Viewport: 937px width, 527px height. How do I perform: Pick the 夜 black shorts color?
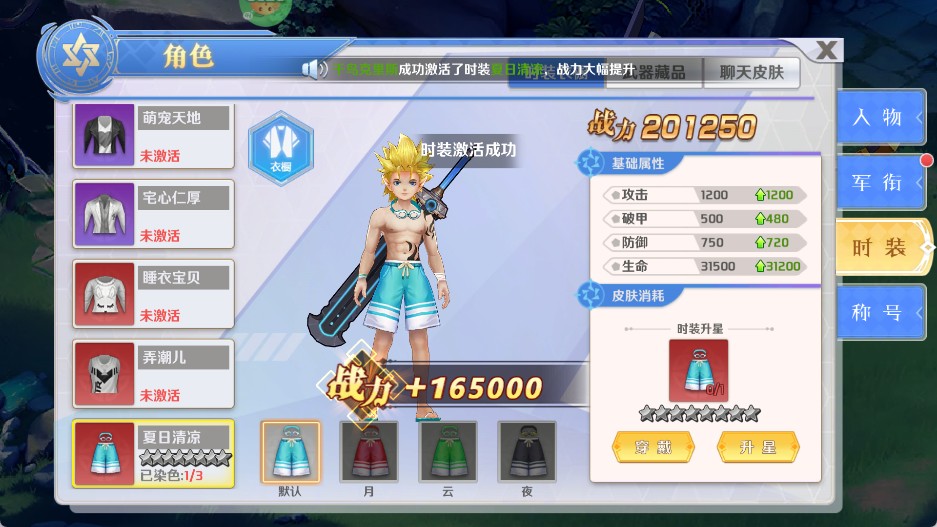527,452
